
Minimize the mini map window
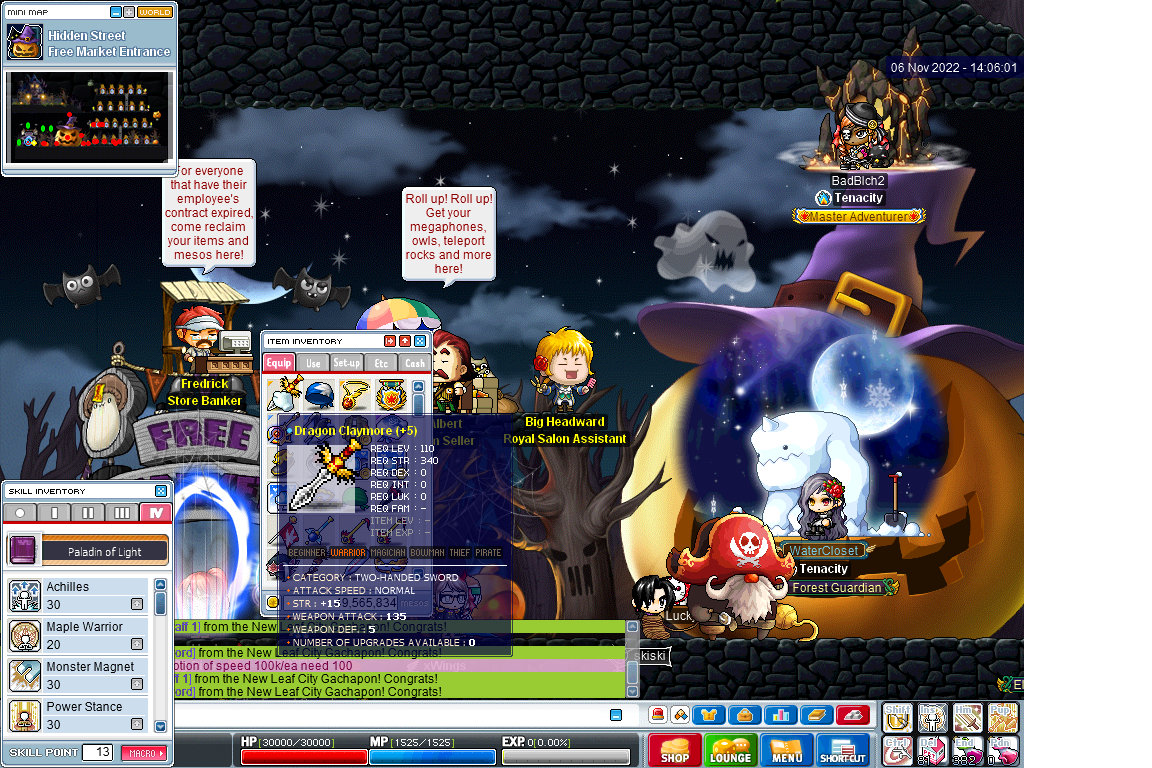[x=116, y=12]
